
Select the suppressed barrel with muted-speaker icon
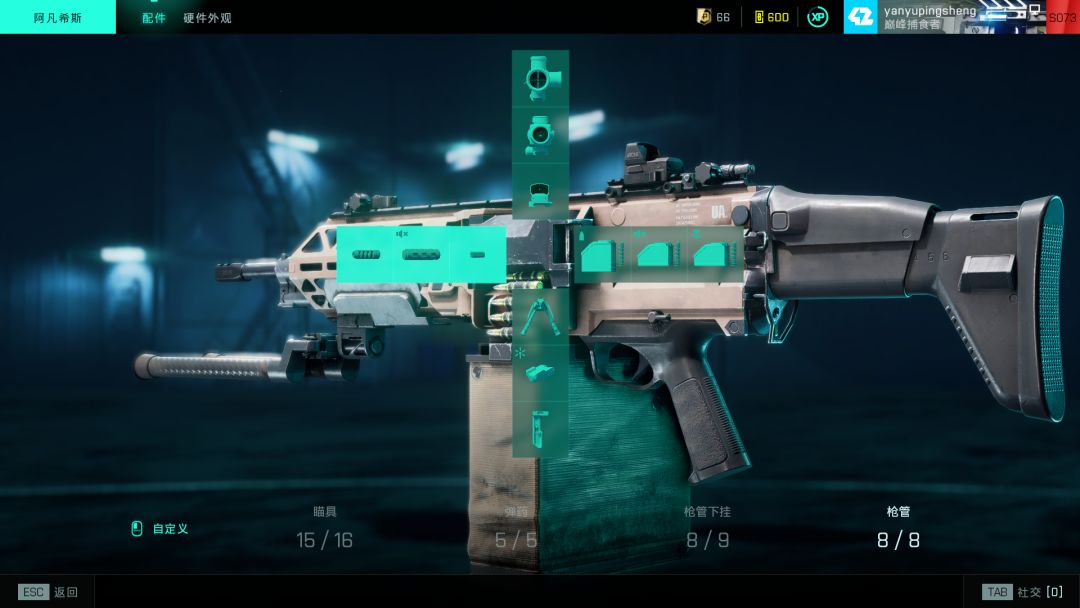(421, 254)
